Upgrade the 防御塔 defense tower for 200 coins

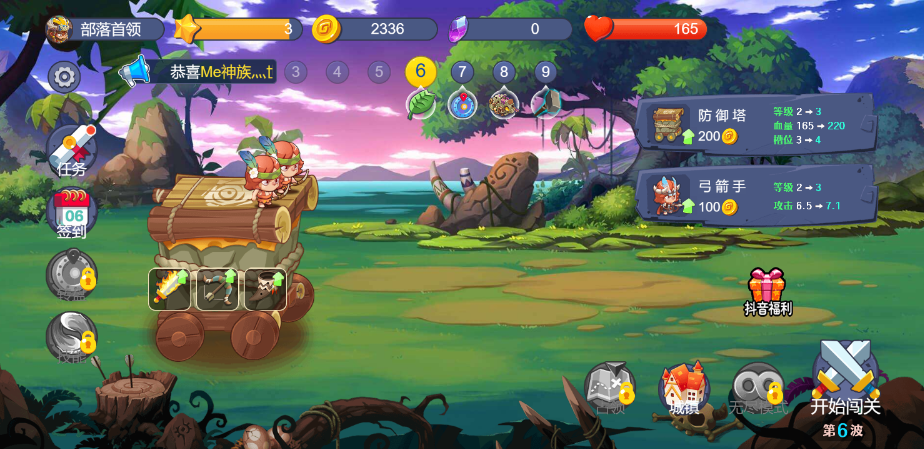coord(709,135)
